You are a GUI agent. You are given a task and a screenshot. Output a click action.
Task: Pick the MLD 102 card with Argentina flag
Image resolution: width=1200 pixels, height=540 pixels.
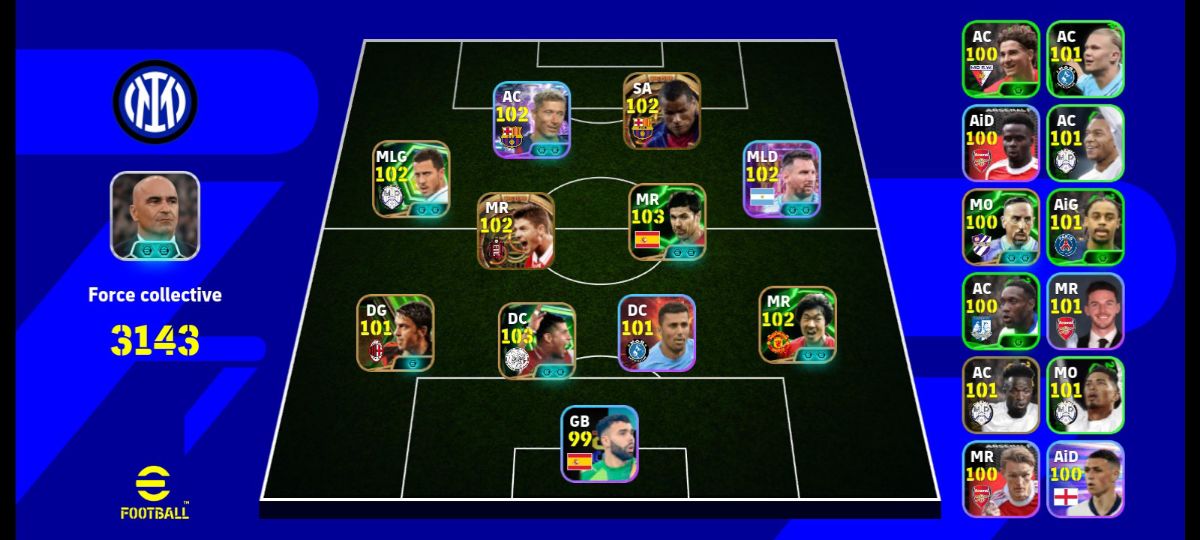[x=782, y=179]
